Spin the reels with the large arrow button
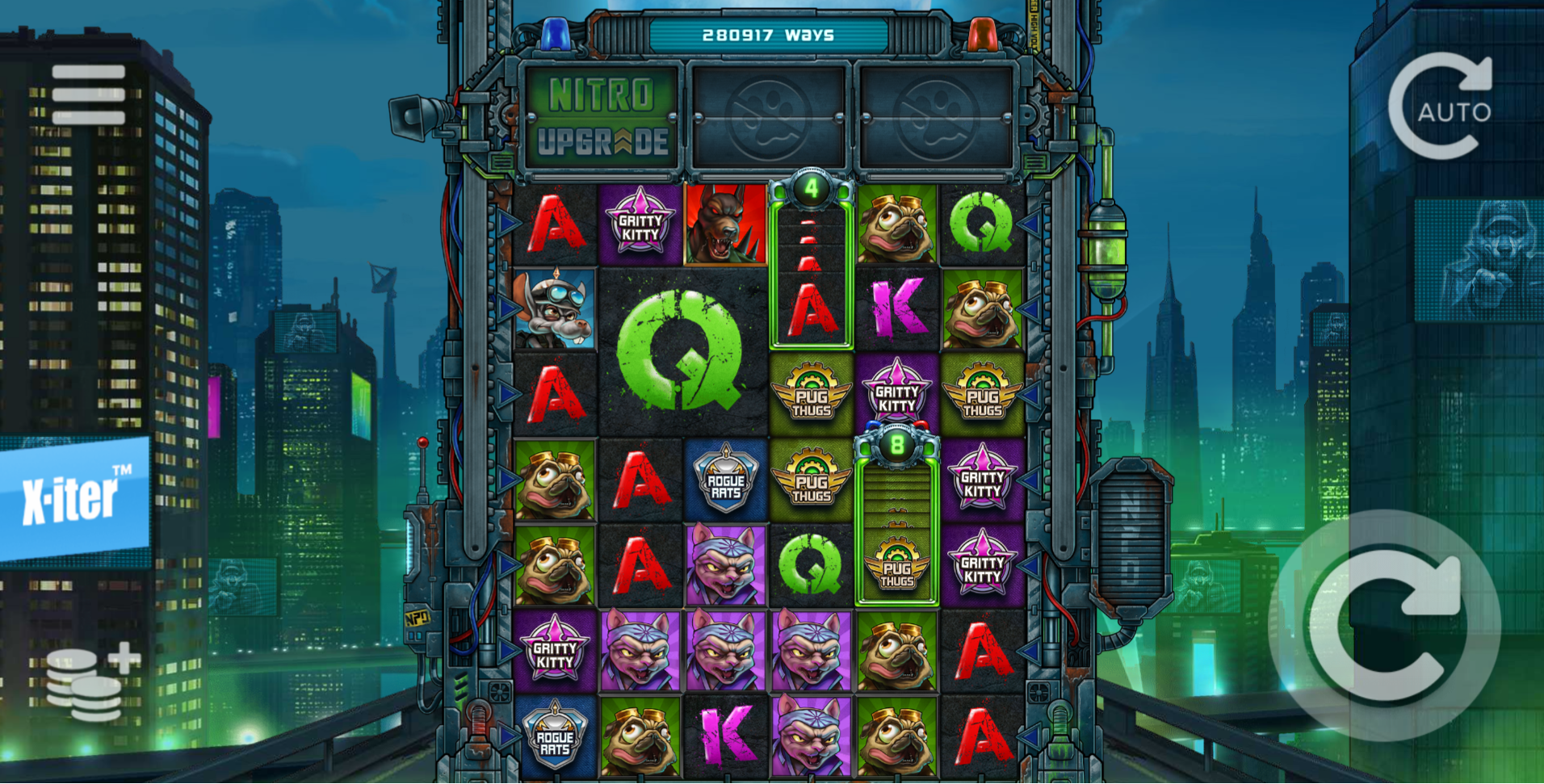 coord(1386,626)
